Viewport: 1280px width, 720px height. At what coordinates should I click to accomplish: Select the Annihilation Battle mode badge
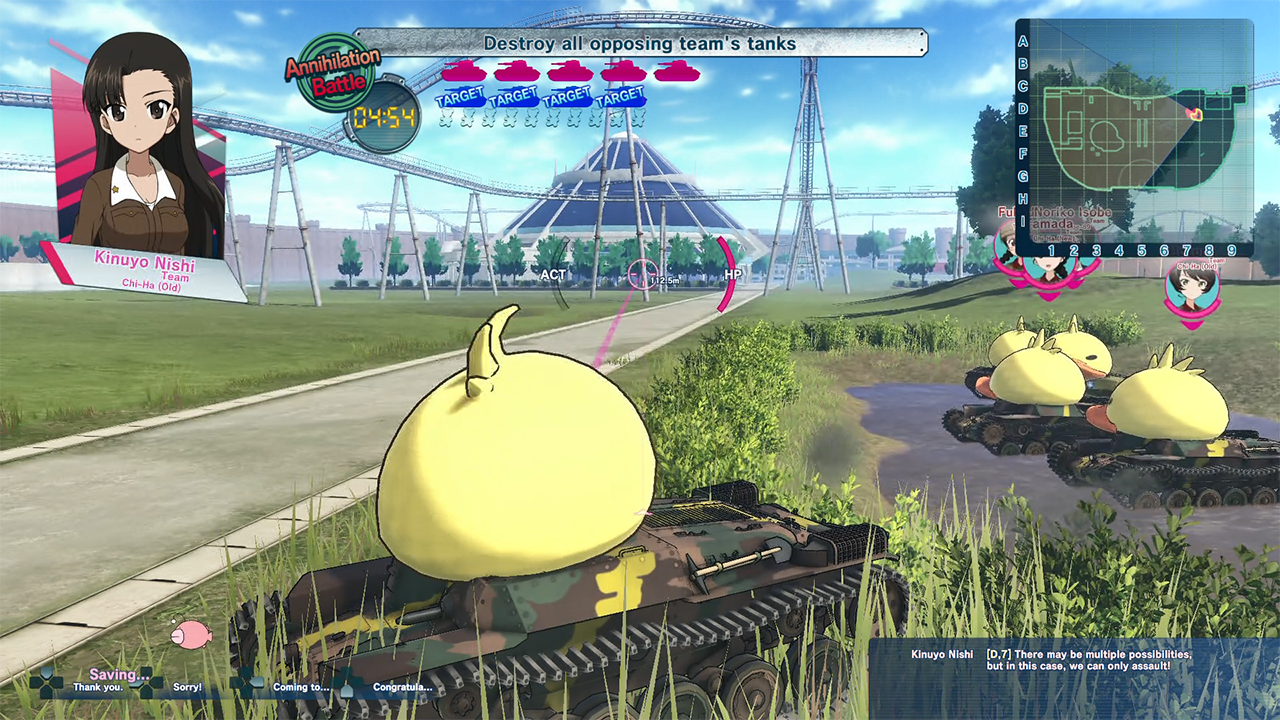(333, 72)
